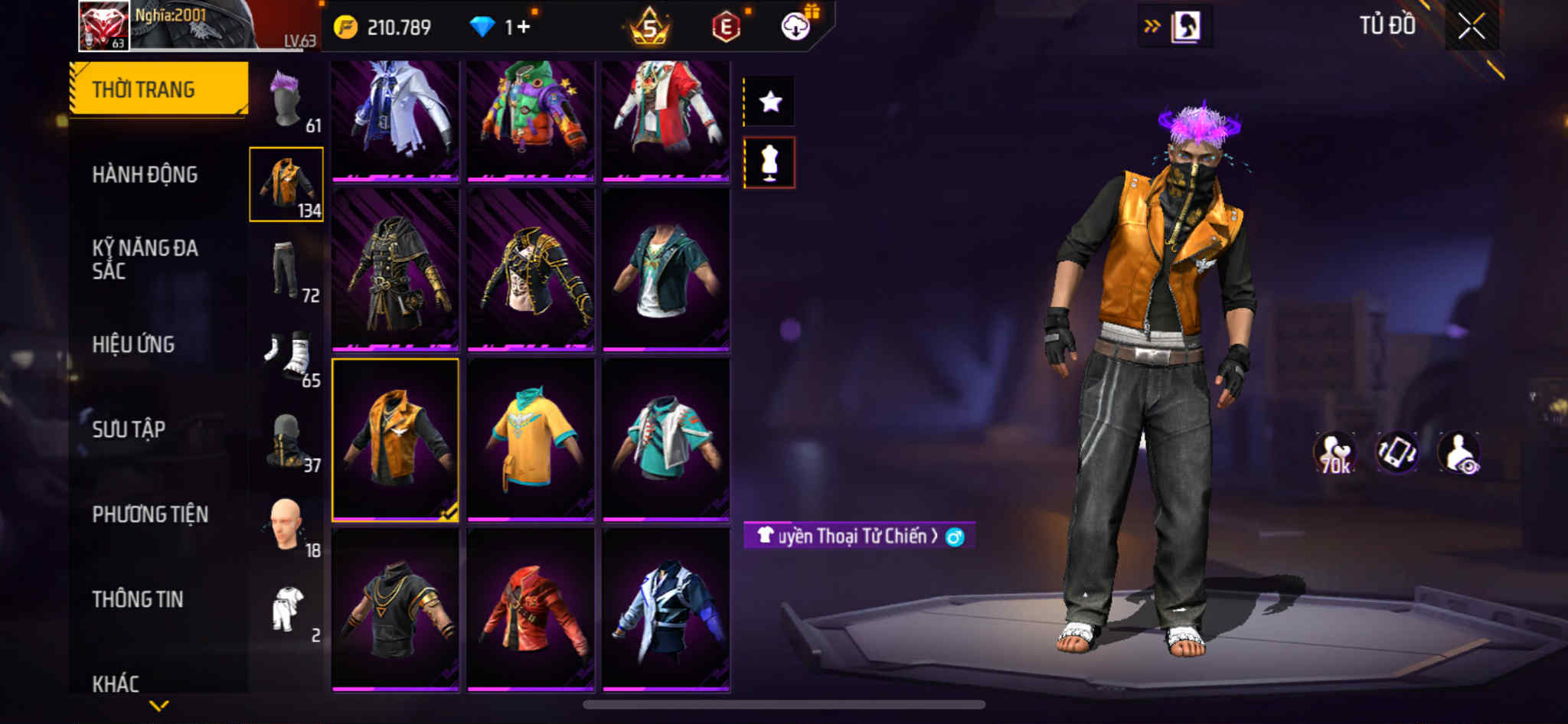Select the face mask category showing 37
This screenshot has width=1568, height=724.
(x=287, y=442)
